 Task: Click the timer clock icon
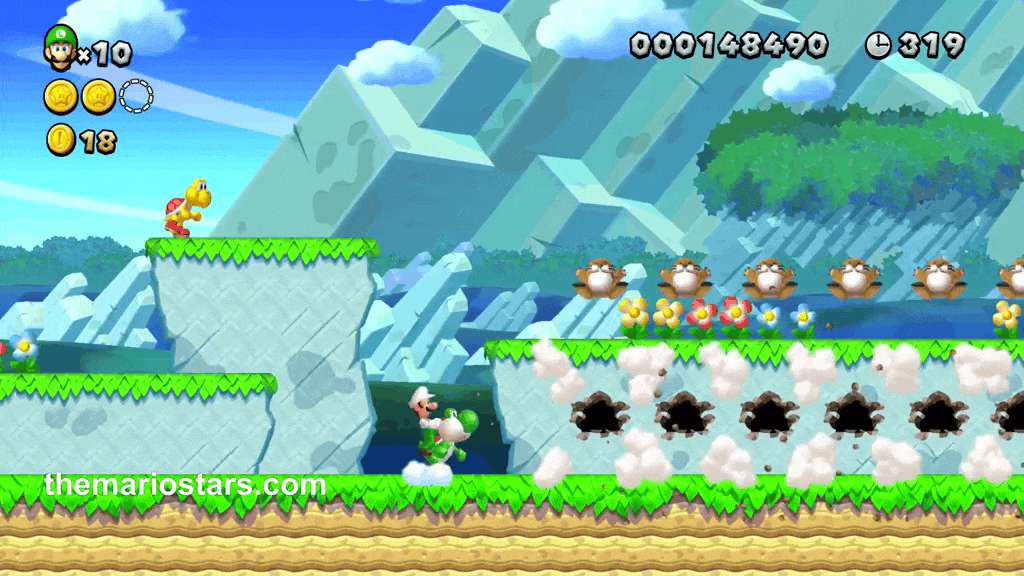(878, 44)
